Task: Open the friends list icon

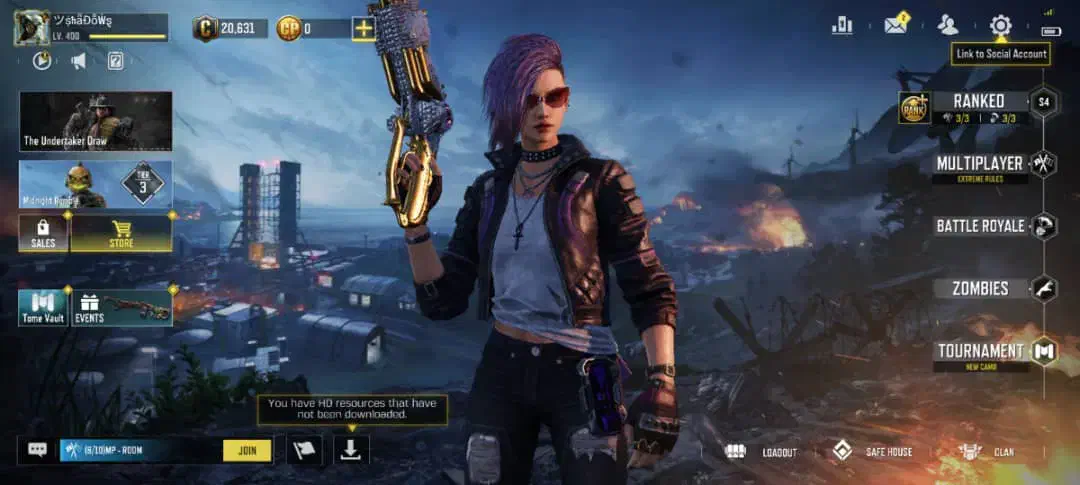Action: (x=947, y=26)
